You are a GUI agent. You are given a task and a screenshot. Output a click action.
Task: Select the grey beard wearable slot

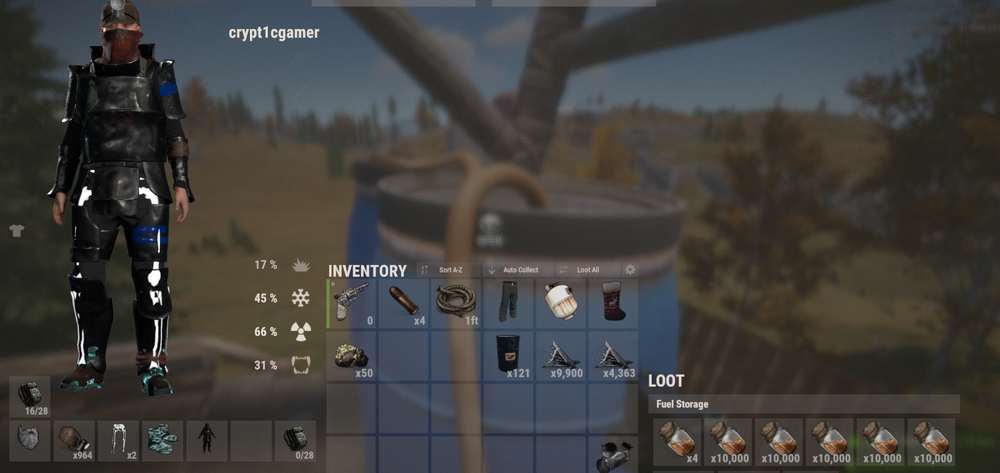click(x=30, y=440)
